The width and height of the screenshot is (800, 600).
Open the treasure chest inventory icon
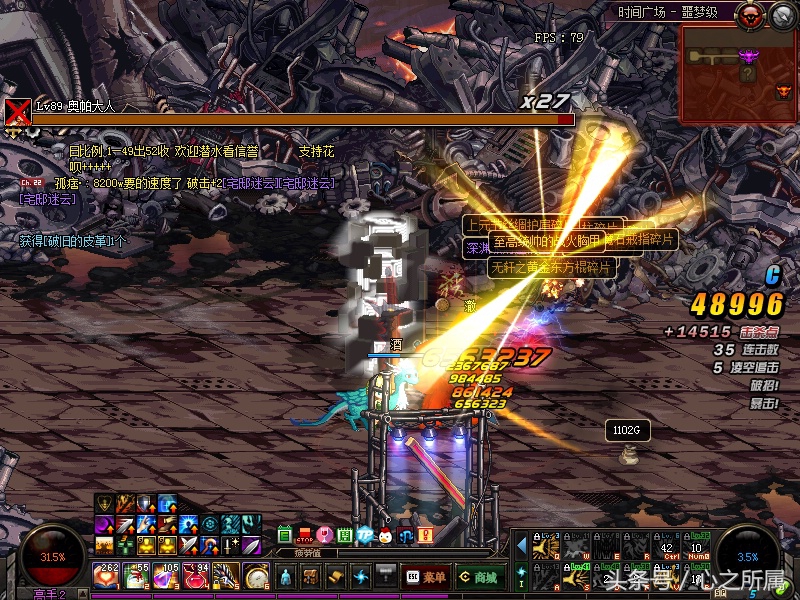point(311,576)
